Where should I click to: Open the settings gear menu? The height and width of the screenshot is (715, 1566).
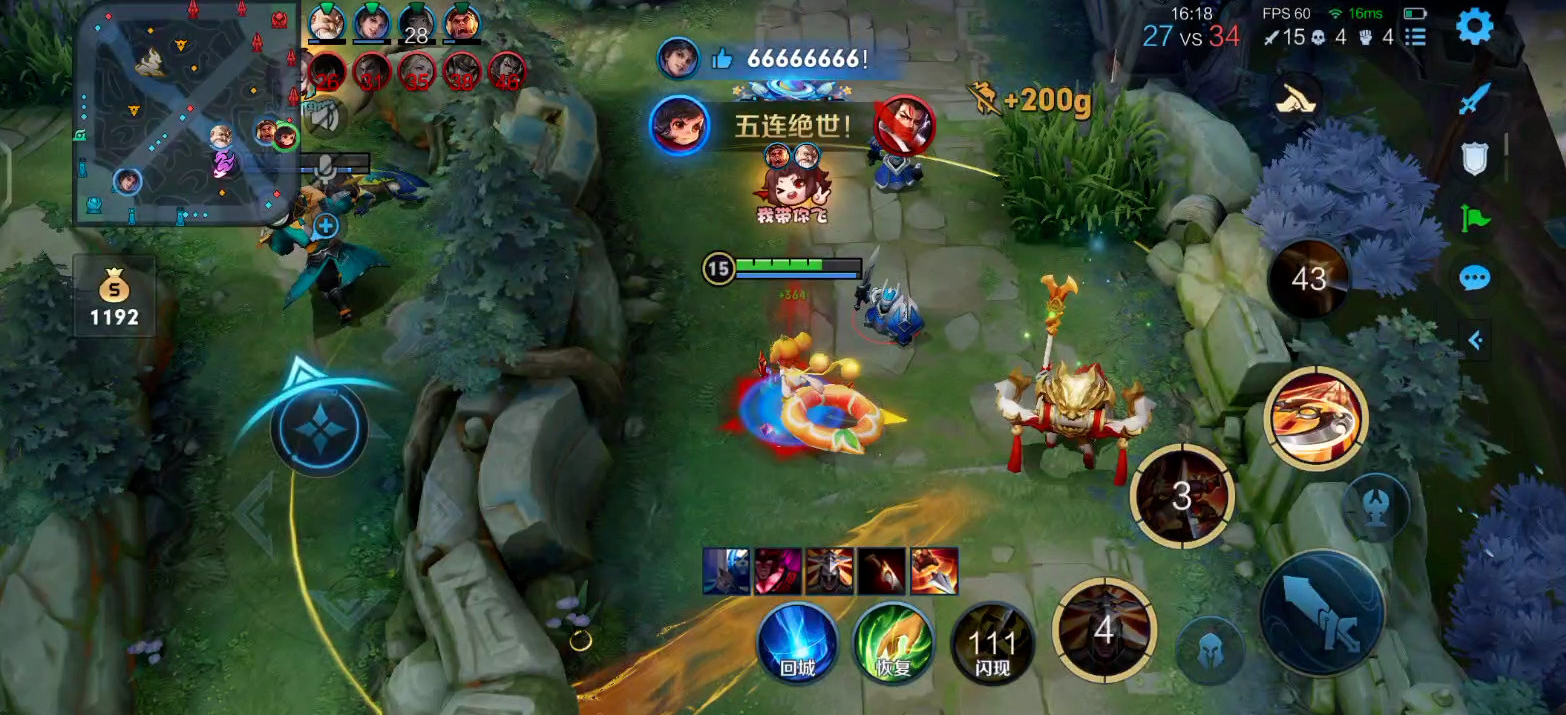[1474, 27]
